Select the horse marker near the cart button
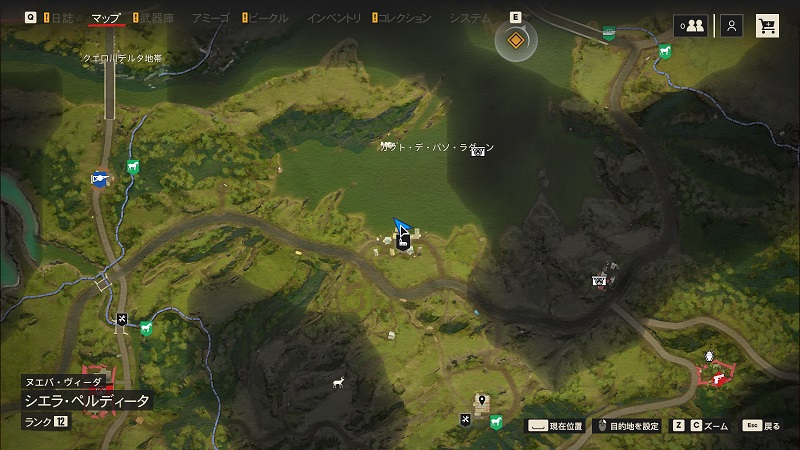 click(665, 52)
